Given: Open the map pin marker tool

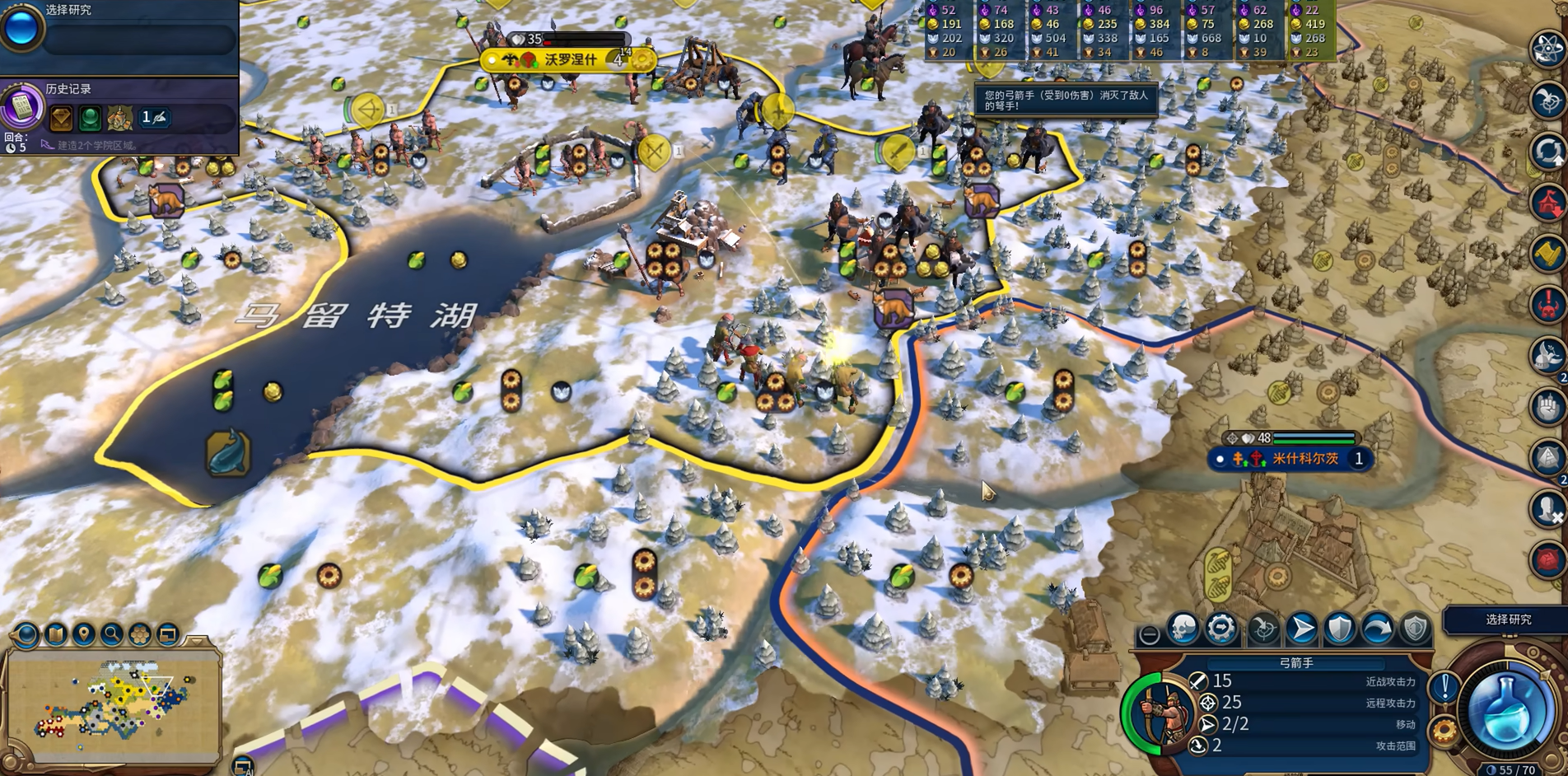Looking at the screenshot, I should [x=83, y=634].
